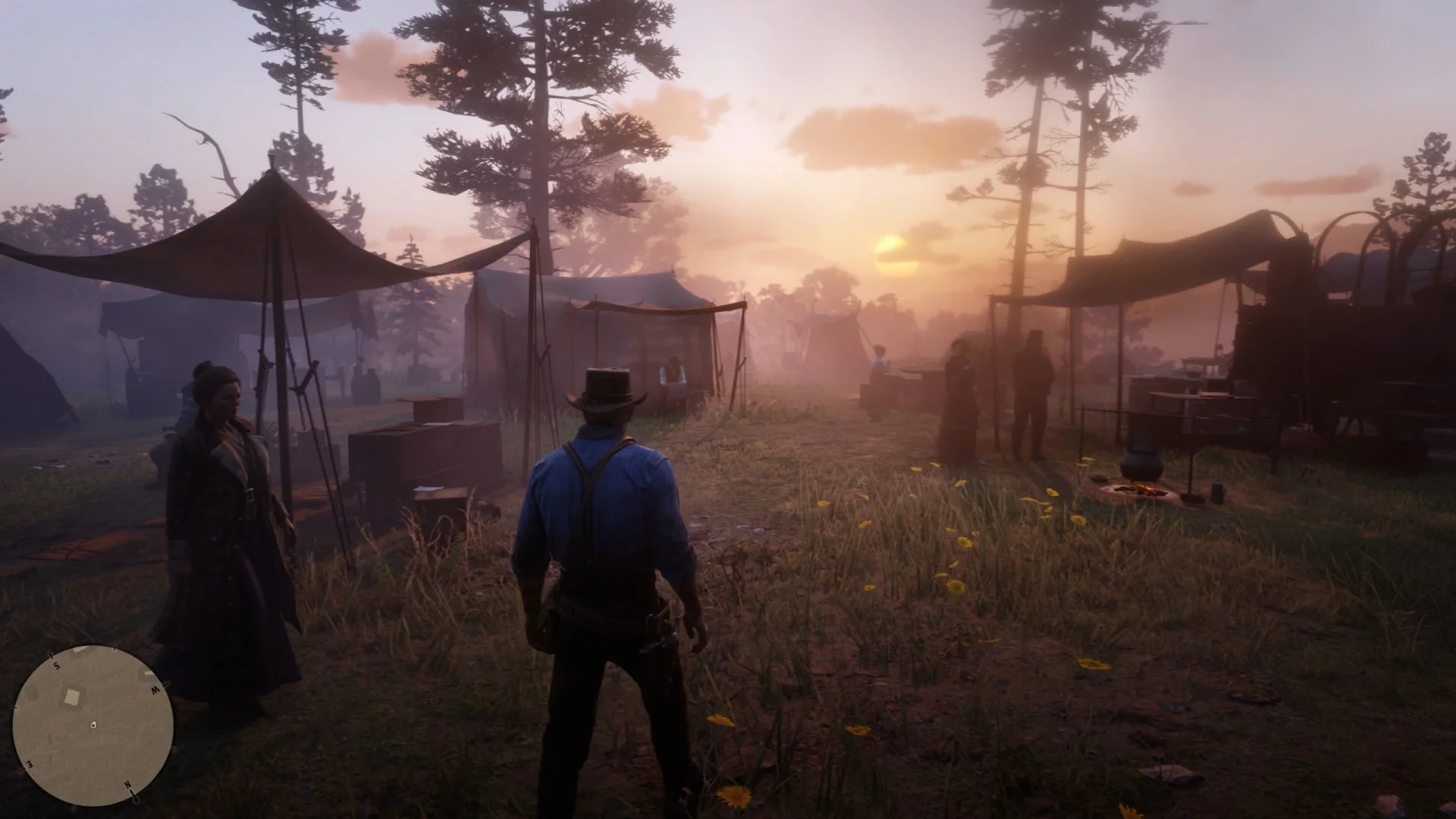Open the circular minimap
This screenshot has height=819, width=1456.
click(x=93, y=726)
